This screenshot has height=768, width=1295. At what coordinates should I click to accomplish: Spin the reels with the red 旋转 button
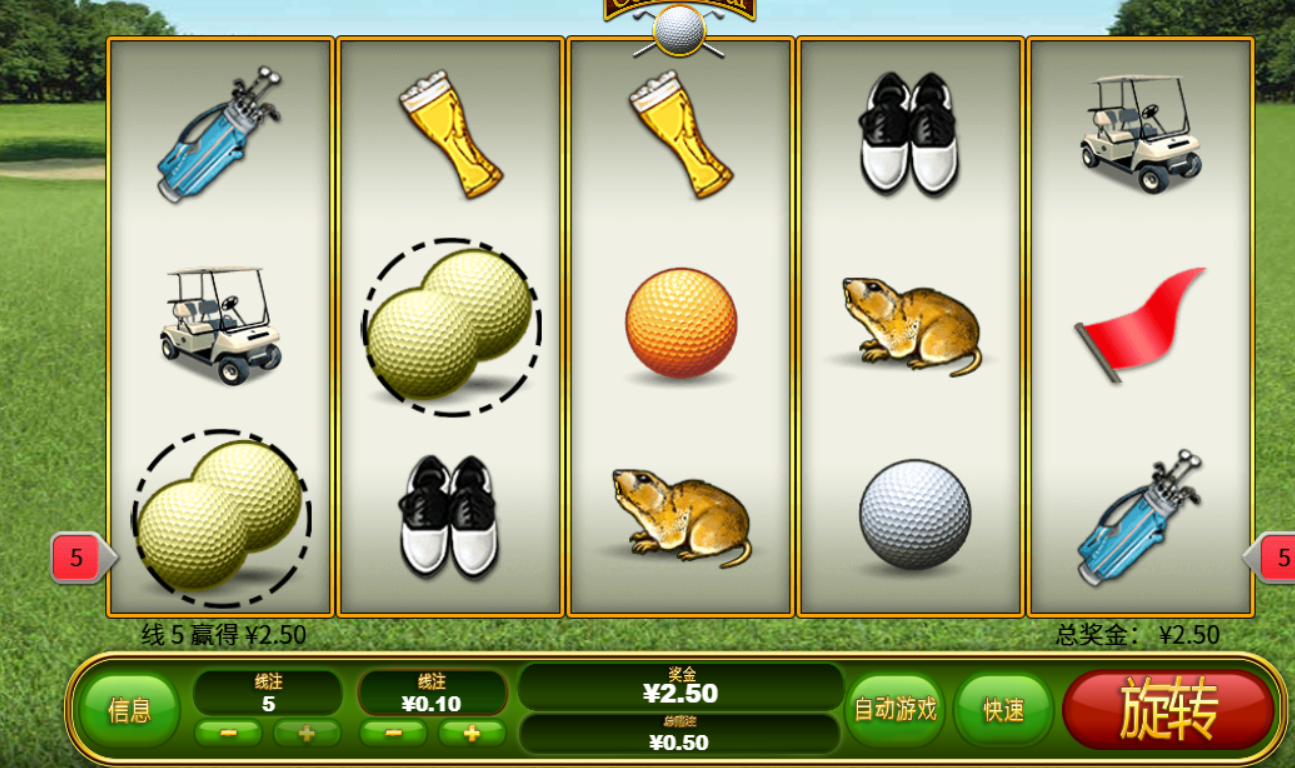click(x=1167, y=709)
